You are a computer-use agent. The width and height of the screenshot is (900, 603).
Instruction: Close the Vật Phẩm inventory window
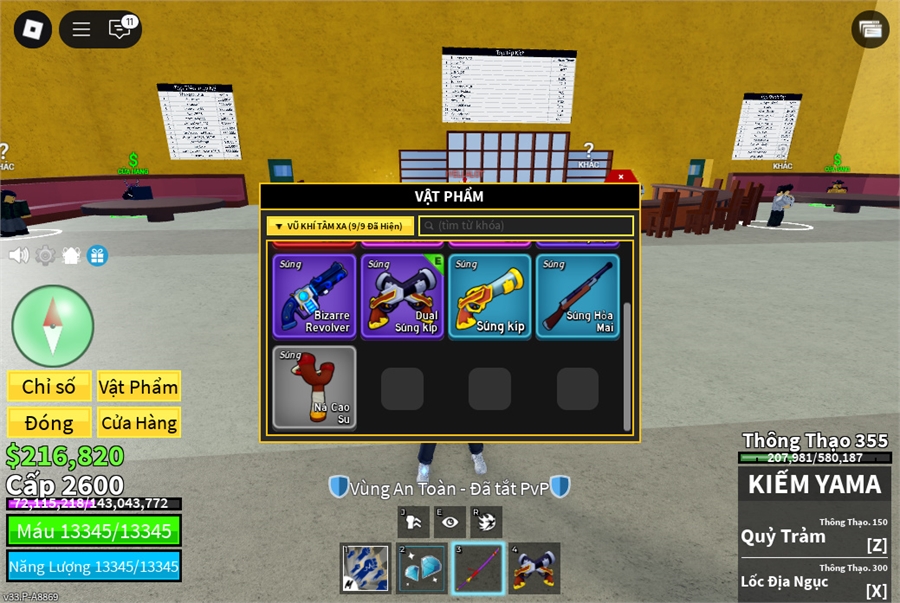point(621,177)
